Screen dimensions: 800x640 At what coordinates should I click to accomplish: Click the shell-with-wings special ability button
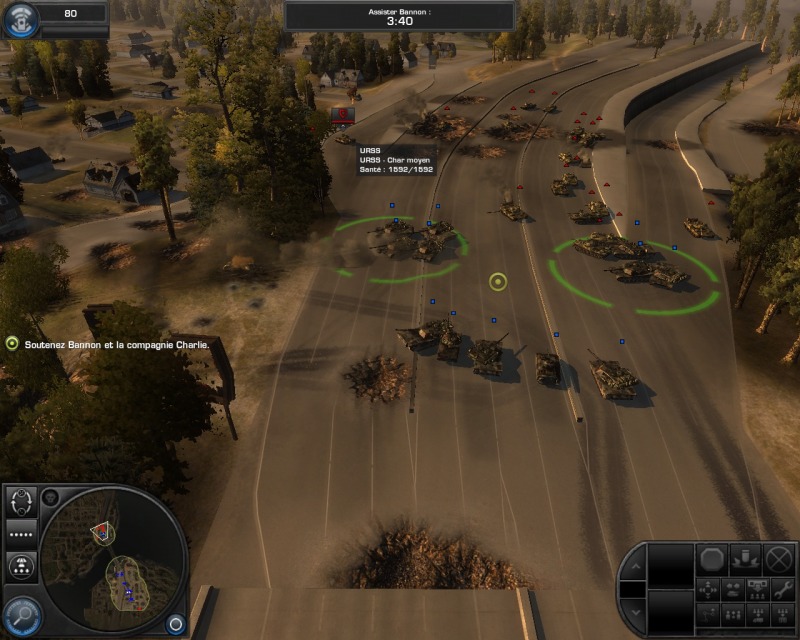745,559
